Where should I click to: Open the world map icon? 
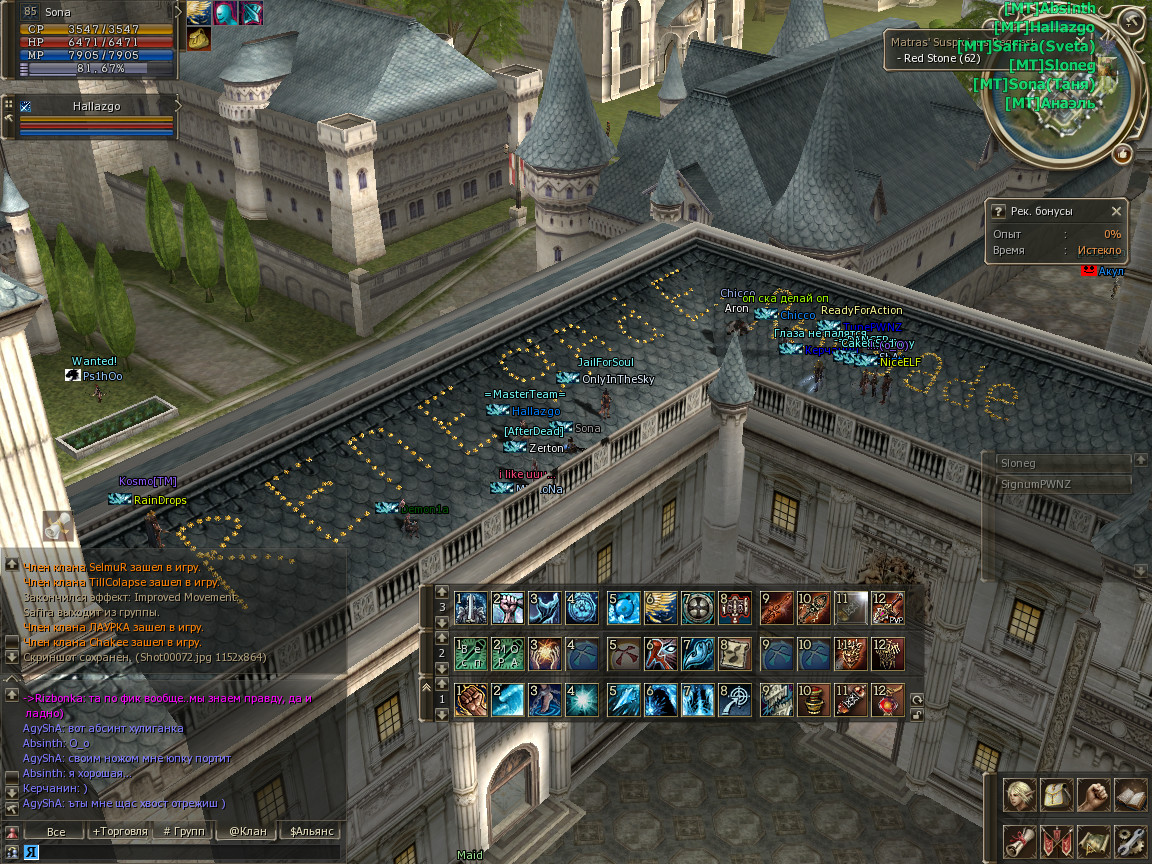[x=1094, y=841]
